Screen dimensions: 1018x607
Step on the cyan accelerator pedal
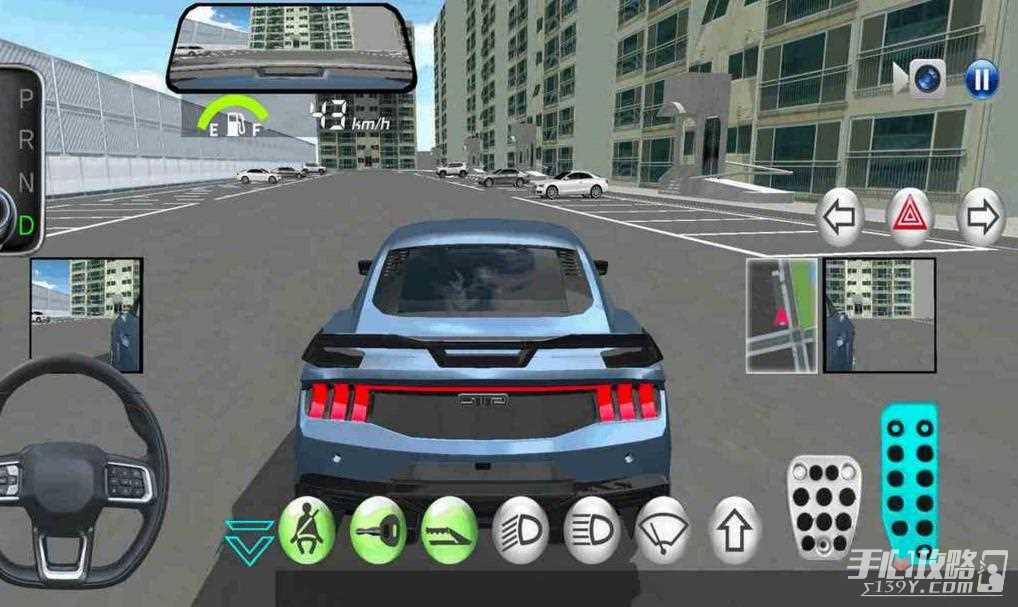click(909, 481)
